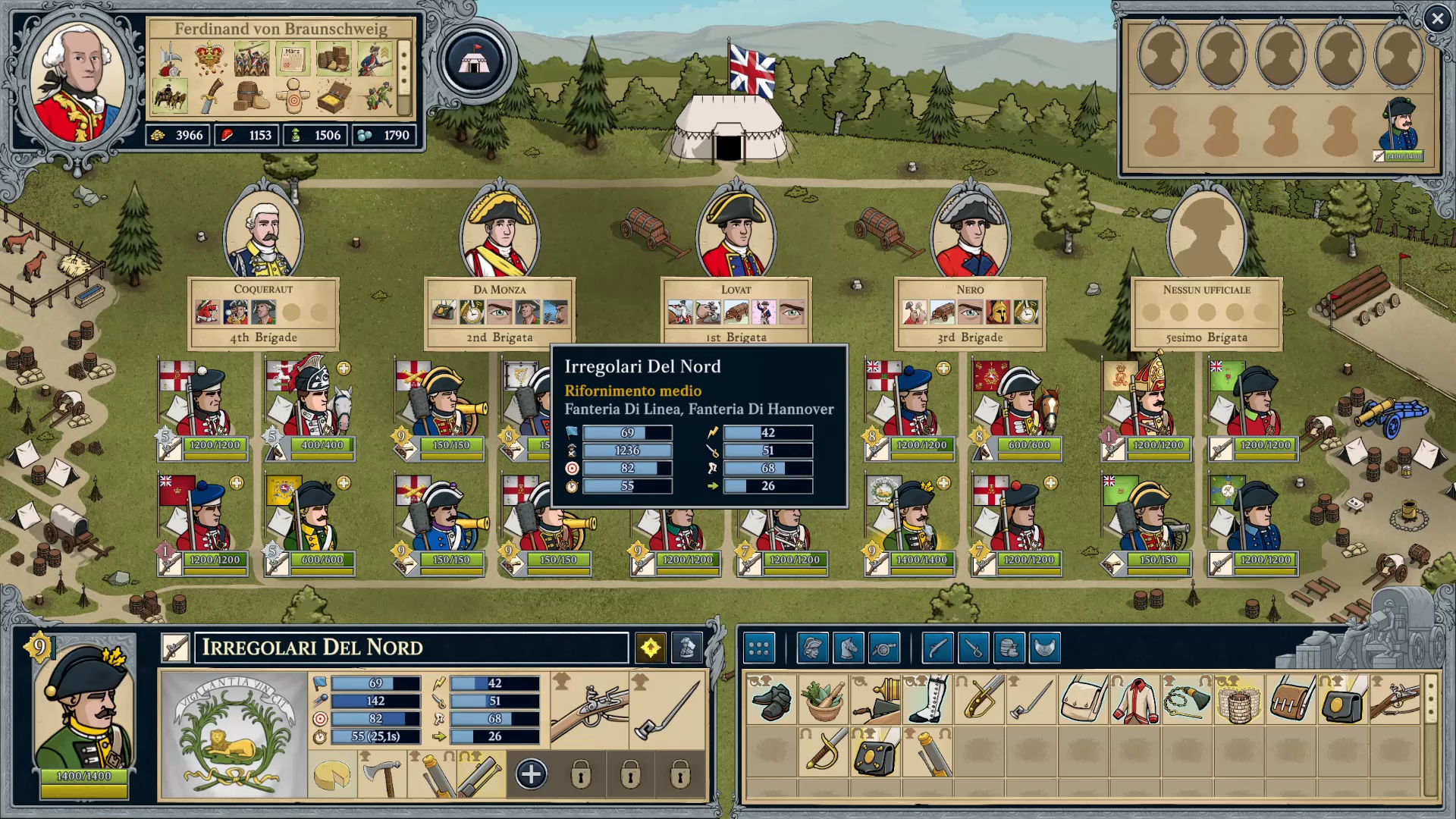Filter inventory by artillery cannon icon
Screen dimensions: 1456x819
883,648
